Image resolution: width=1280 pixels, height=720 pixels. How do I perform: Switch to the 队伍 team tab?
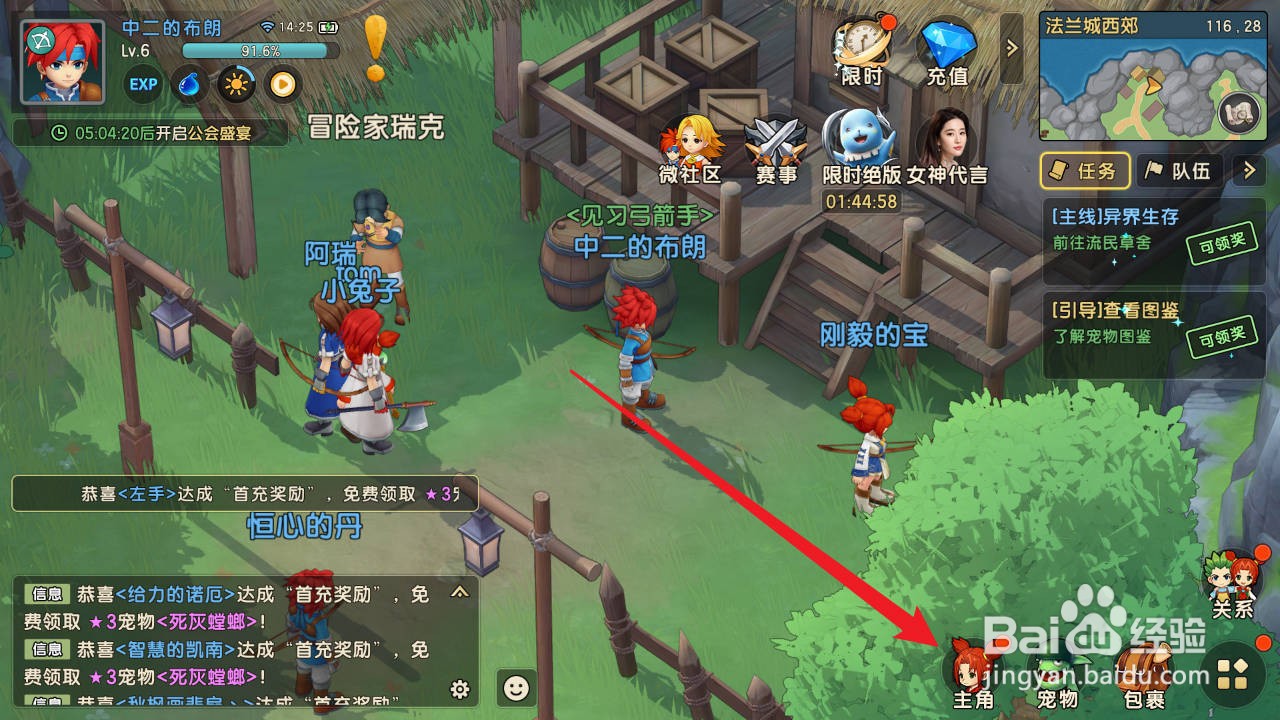tap(1180, 171)
